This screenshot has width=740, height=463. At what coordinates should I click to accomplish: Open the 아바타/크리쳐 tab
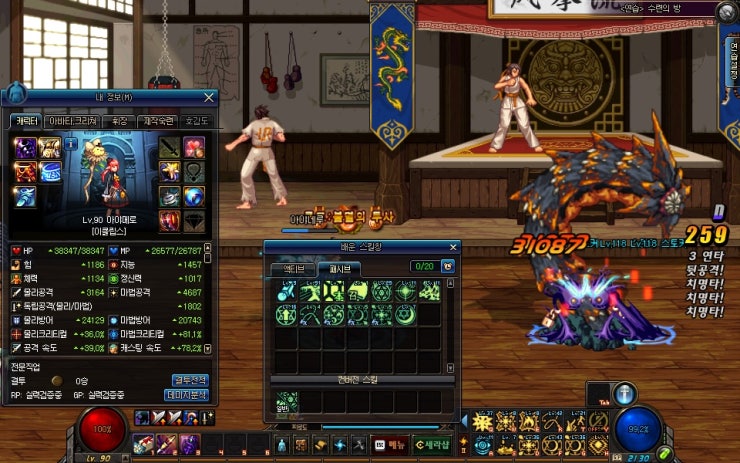(x=73, y=121)
